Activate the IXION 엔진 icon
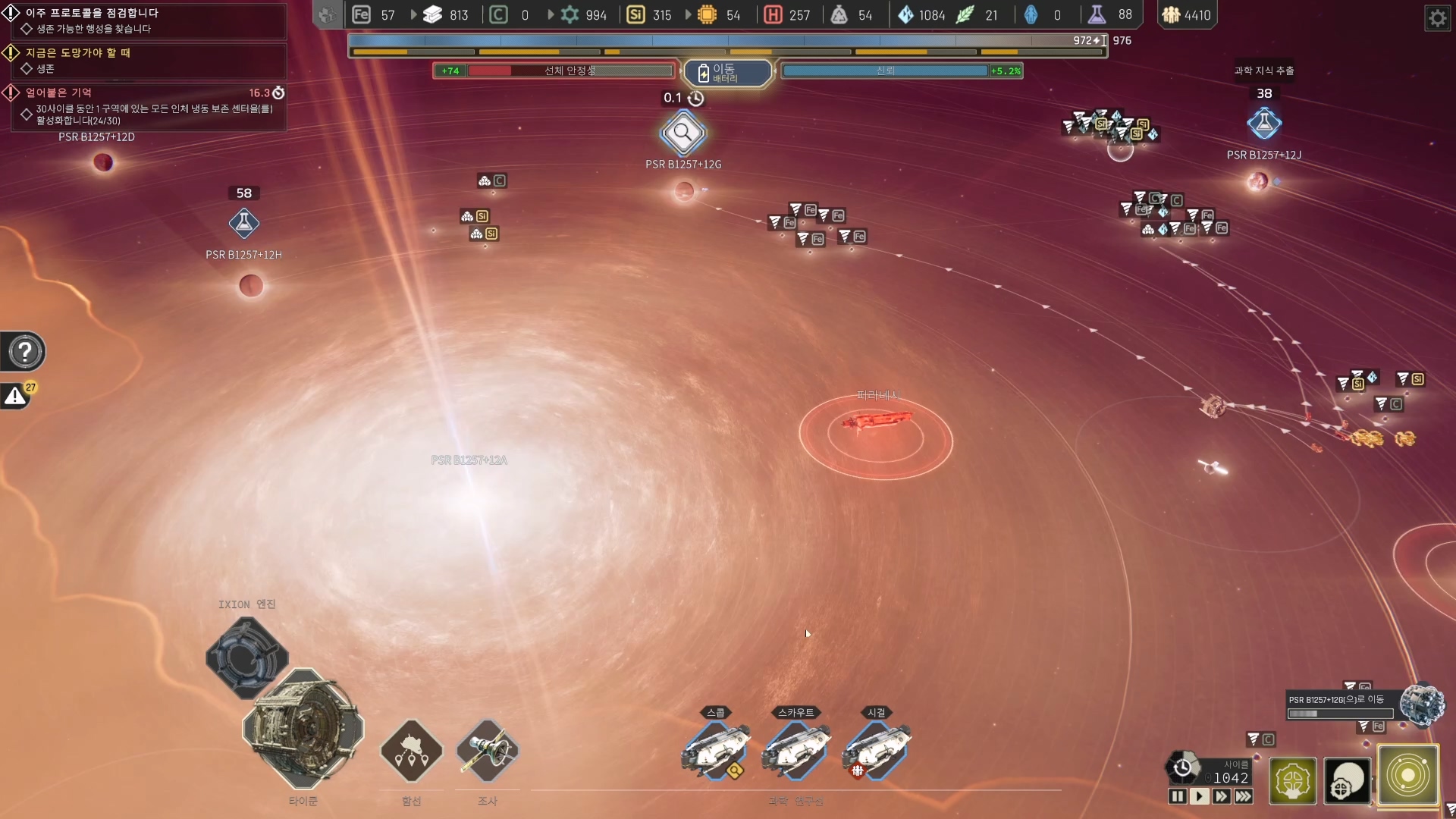 point(246,657)
